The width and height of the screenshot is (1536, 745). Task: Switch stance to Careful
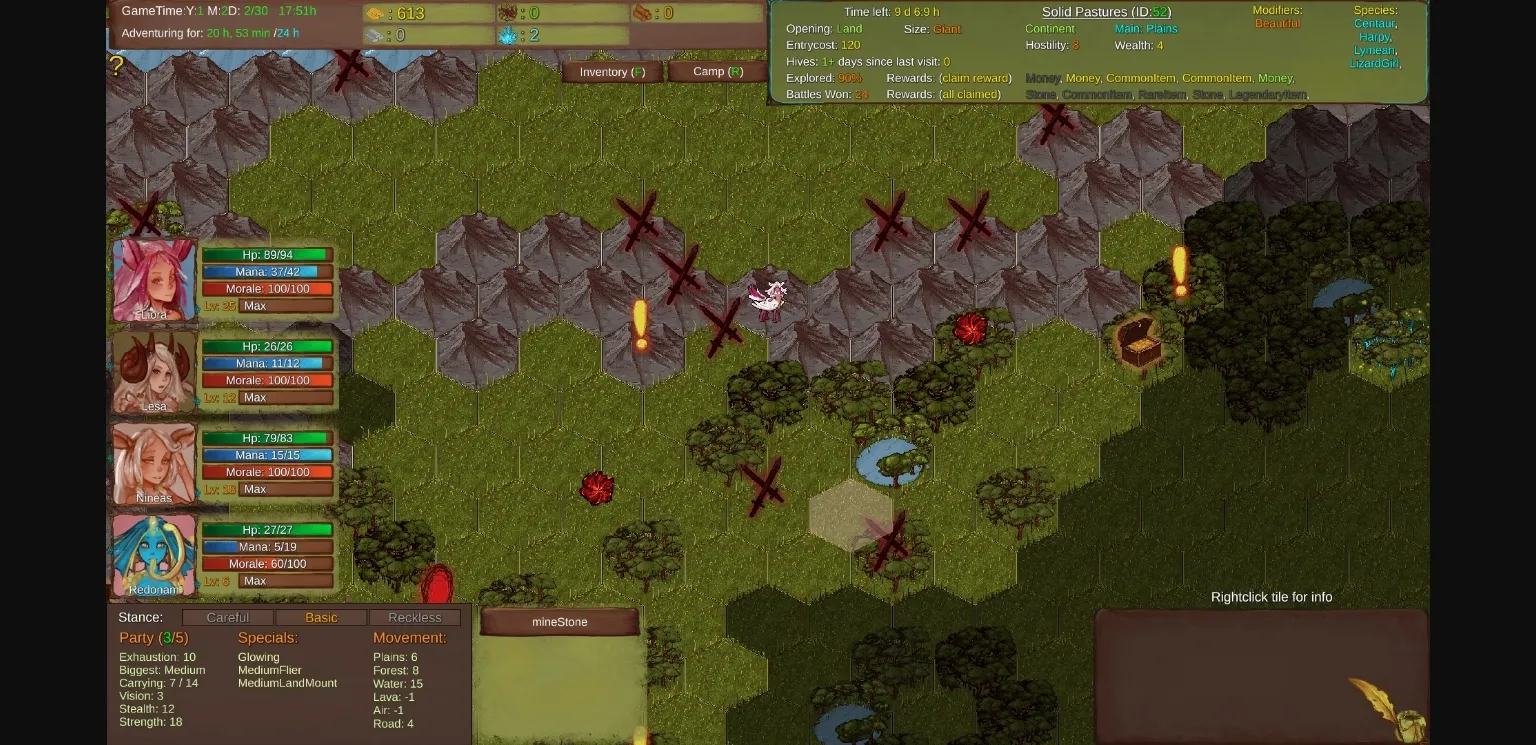click(x=228, y=617)
